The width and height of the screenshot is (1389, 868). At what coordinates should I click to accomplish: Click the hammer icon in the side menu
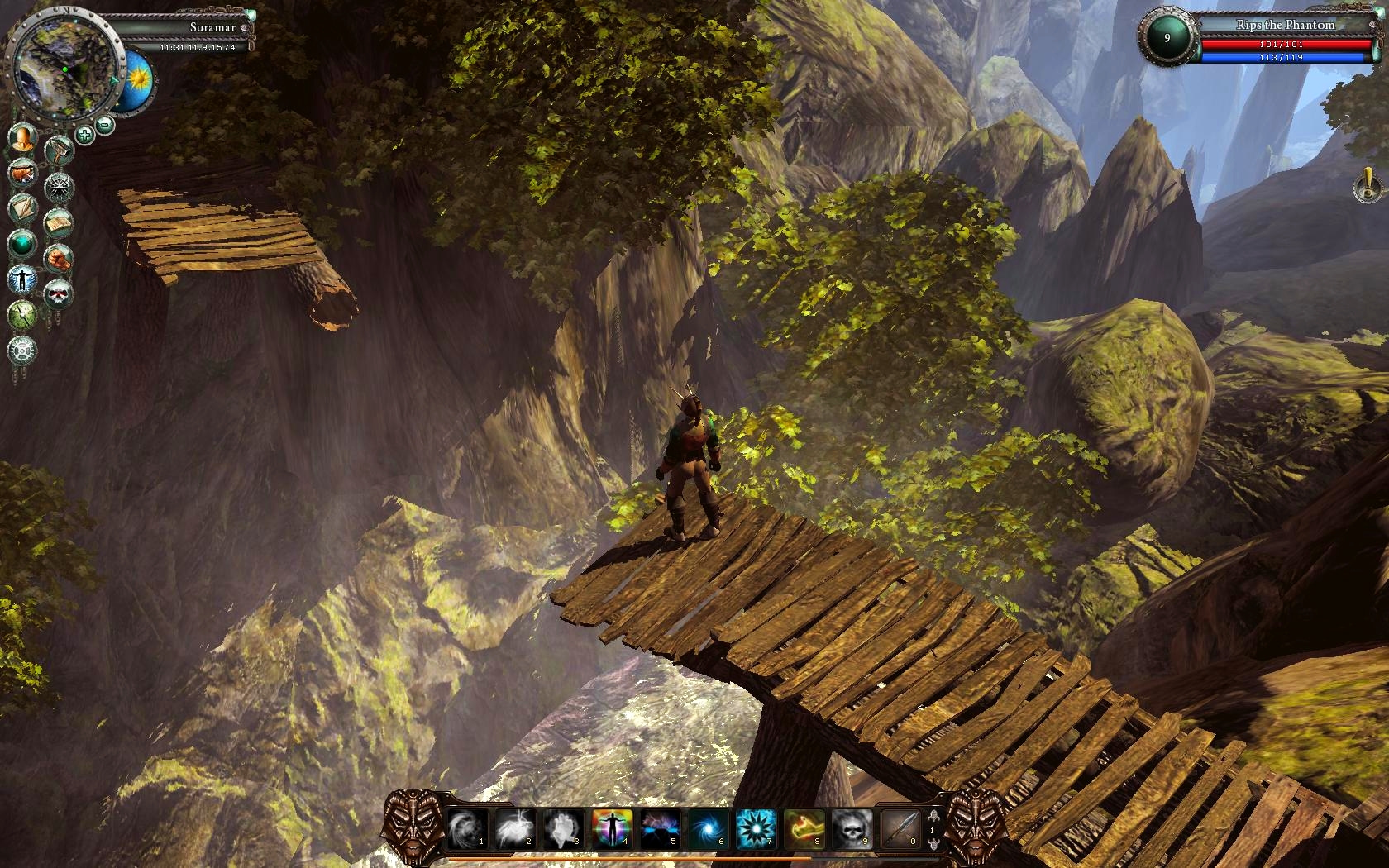click(x=59, y=151)
